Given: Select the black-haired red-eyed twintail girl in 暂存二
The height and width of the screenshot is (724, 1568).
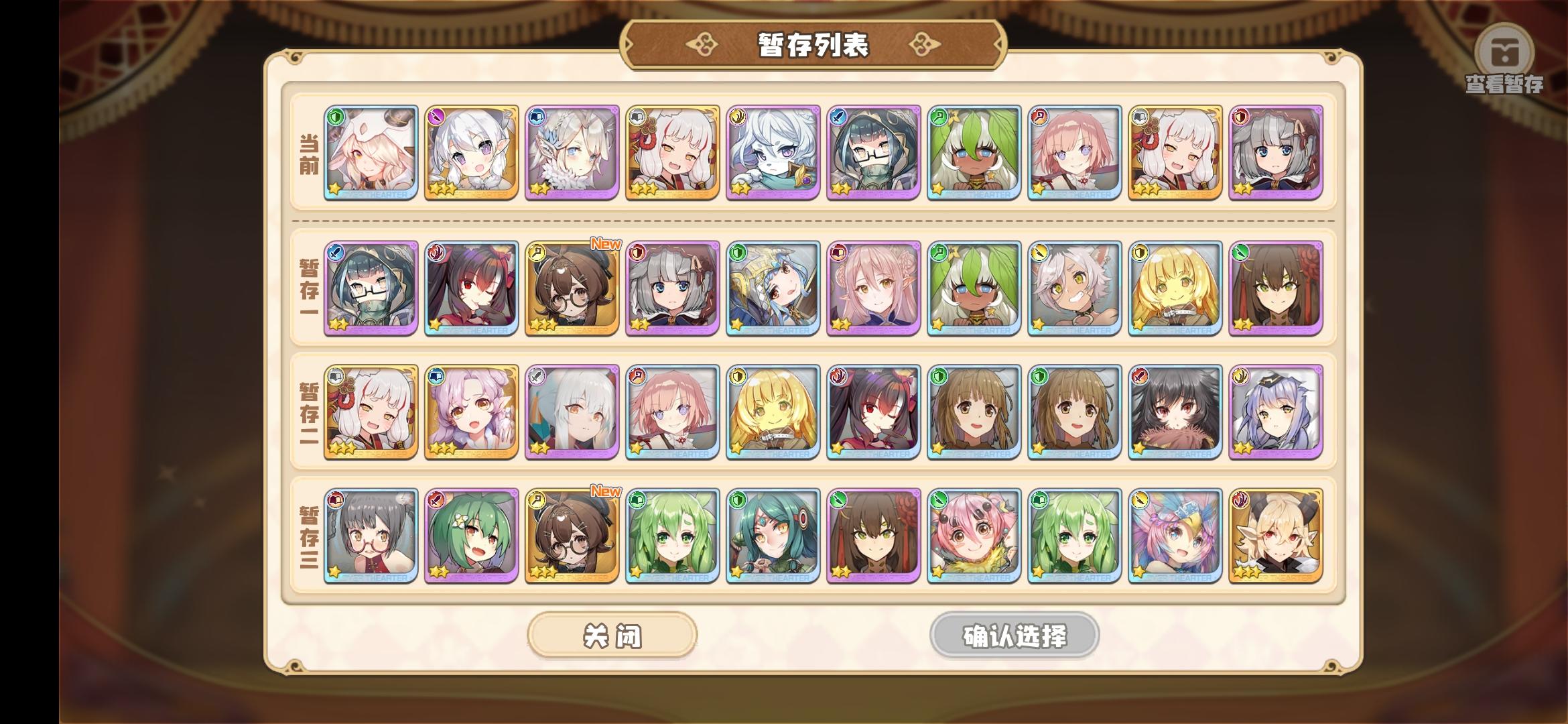Looking at the screenshot, I should 872,412.
